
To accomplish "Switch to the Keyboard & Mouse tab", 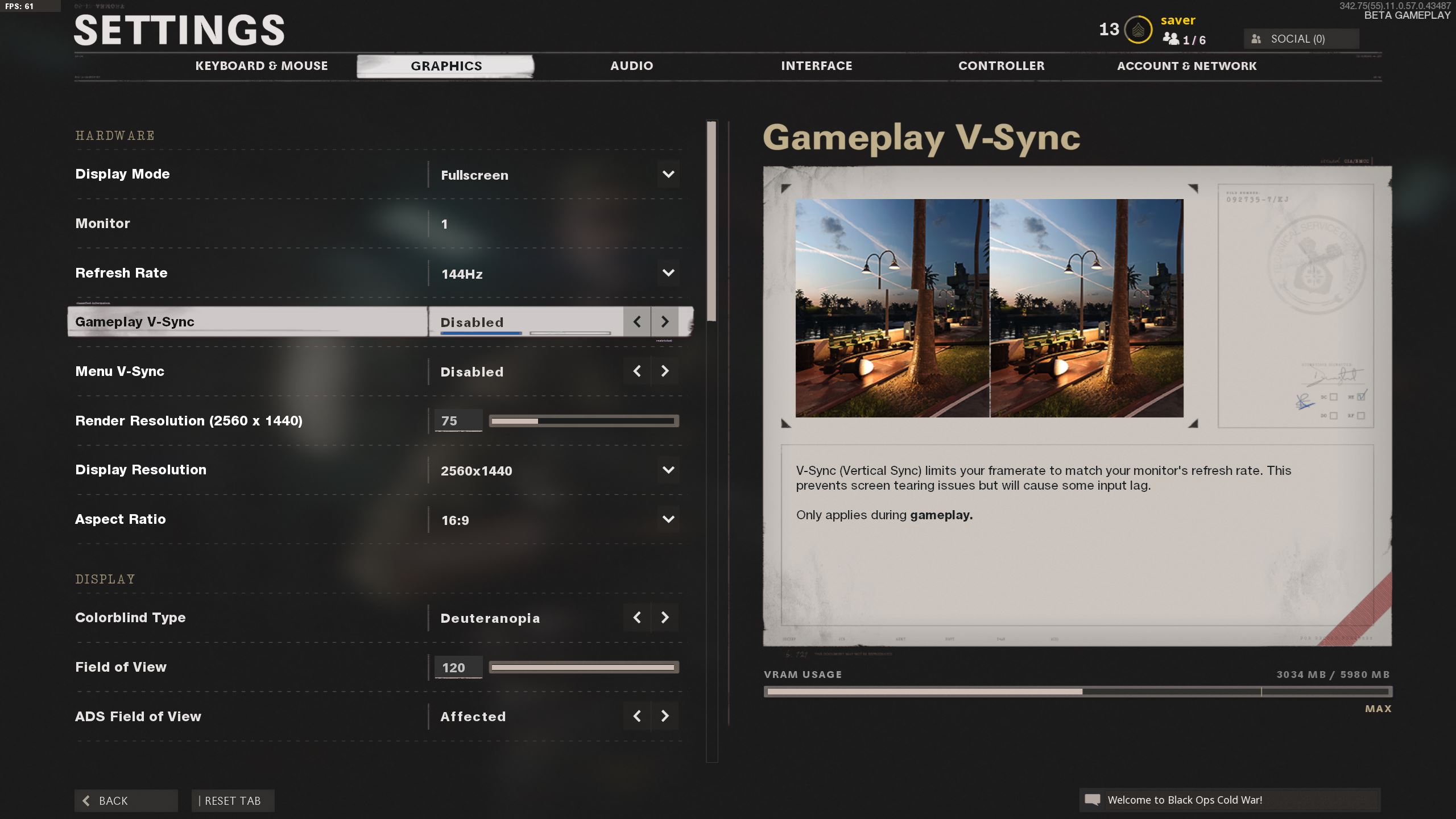I will tap(262, 66).
